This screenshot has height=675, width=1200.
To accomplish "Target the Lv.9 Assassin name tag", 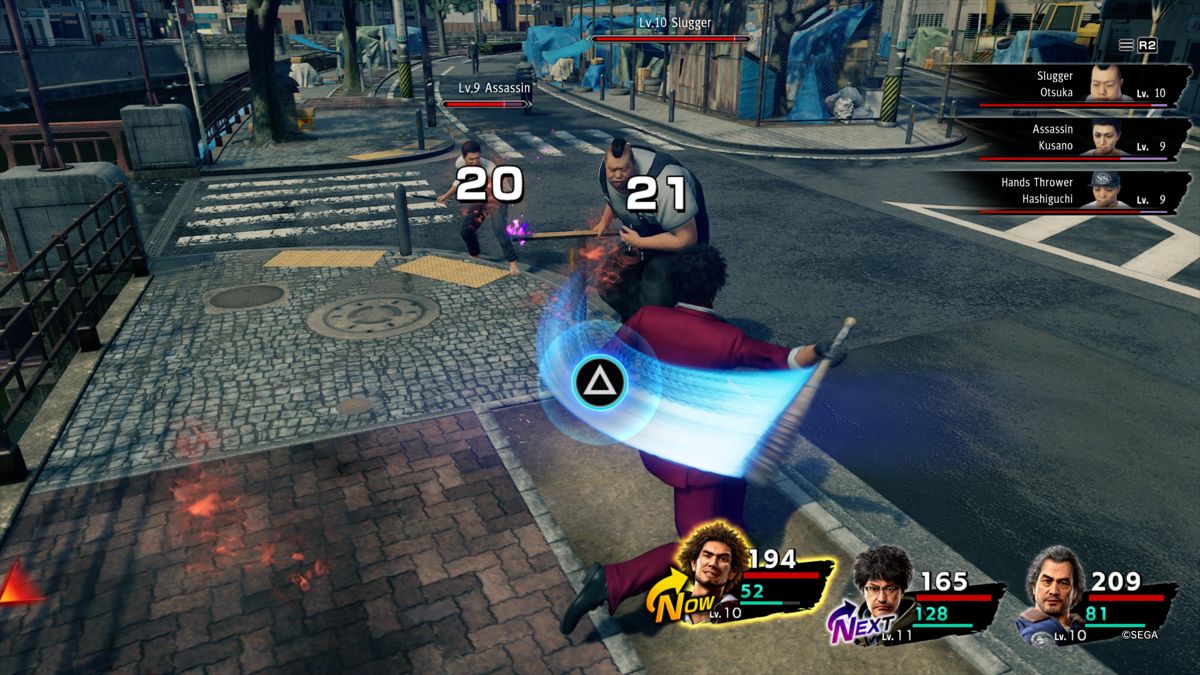I will 494,88.
